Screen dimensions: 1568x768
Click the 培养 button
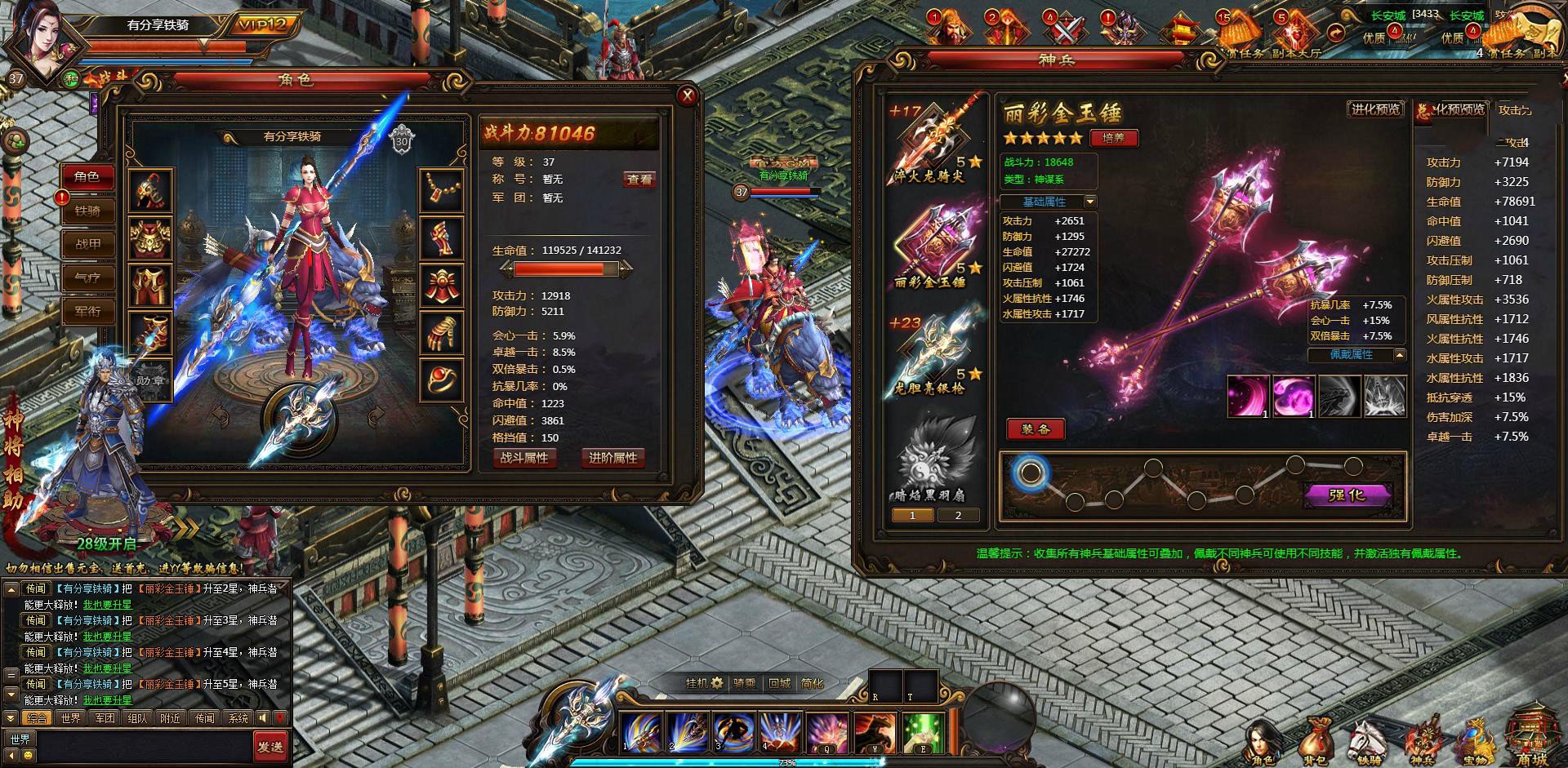[1113, 138]
